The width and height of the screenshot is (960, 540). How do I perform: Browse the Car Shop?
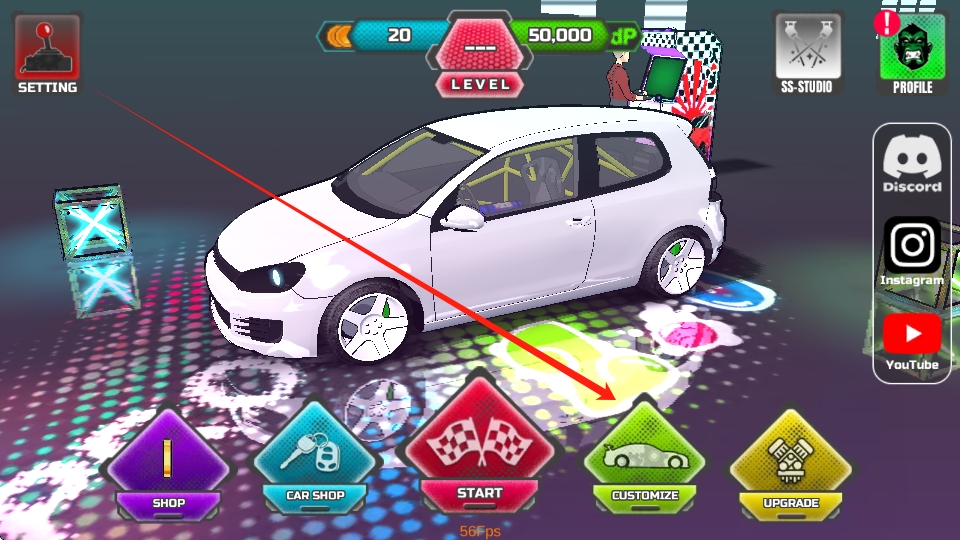click(315, 458)
